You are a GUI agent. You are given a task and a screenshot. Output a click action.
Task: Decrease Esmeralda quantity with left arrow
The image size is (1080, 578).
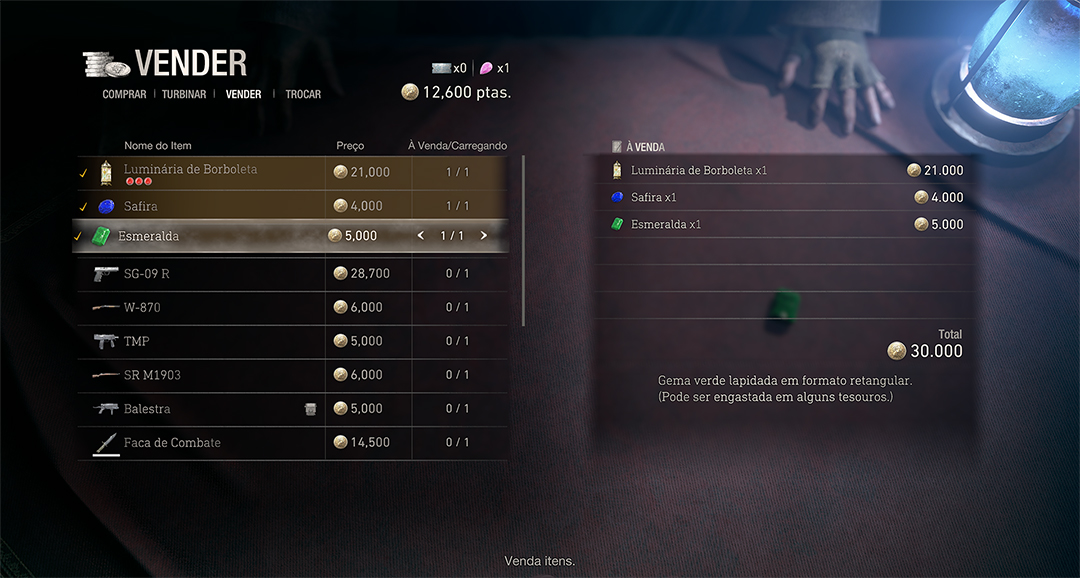point(421,236)
